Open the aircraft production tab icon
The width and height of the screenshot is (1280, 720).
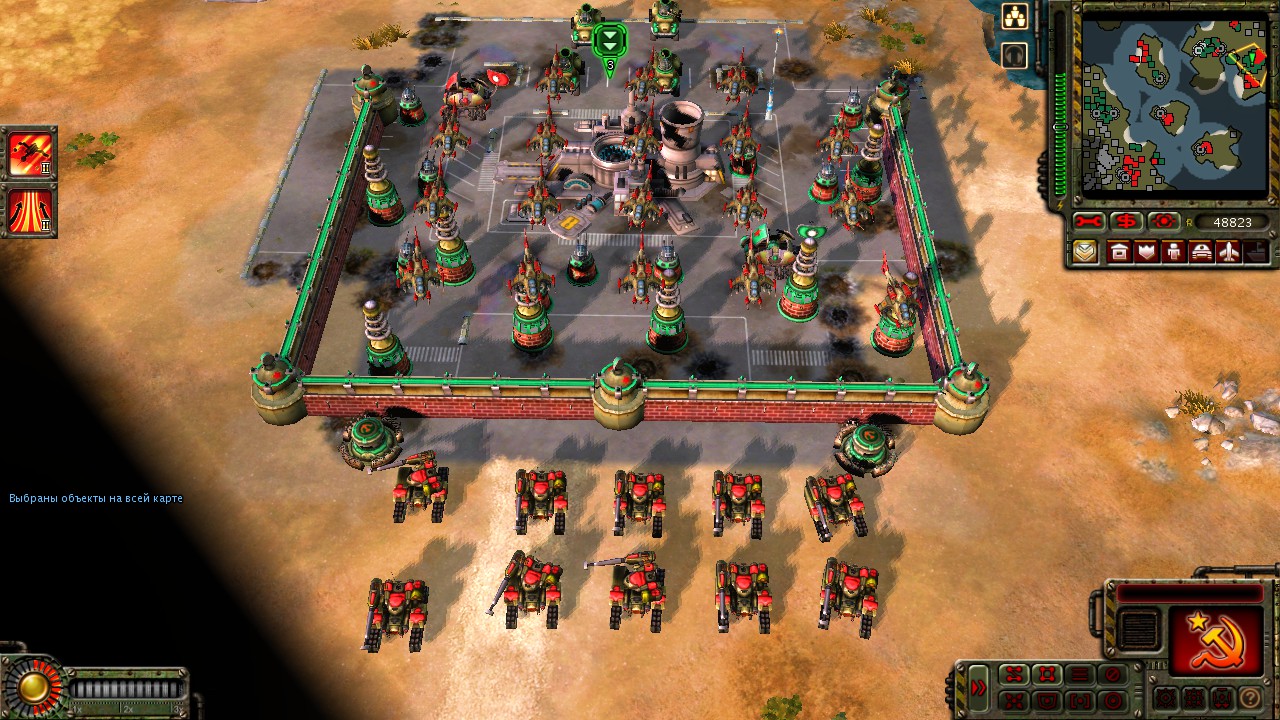(x=1227, y=252)
